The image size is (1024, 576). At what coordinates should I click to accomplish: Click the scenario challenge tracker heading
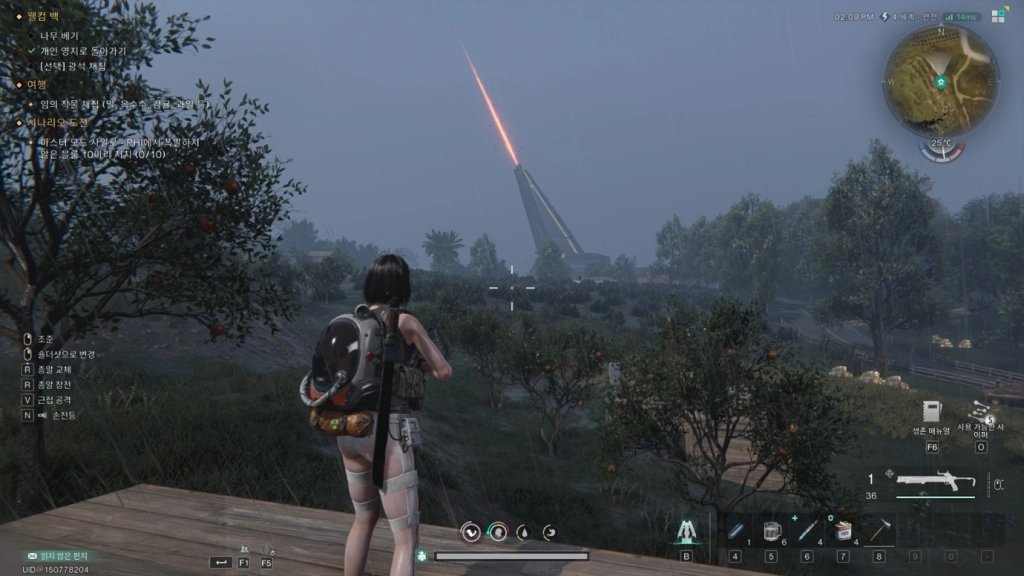59,121
